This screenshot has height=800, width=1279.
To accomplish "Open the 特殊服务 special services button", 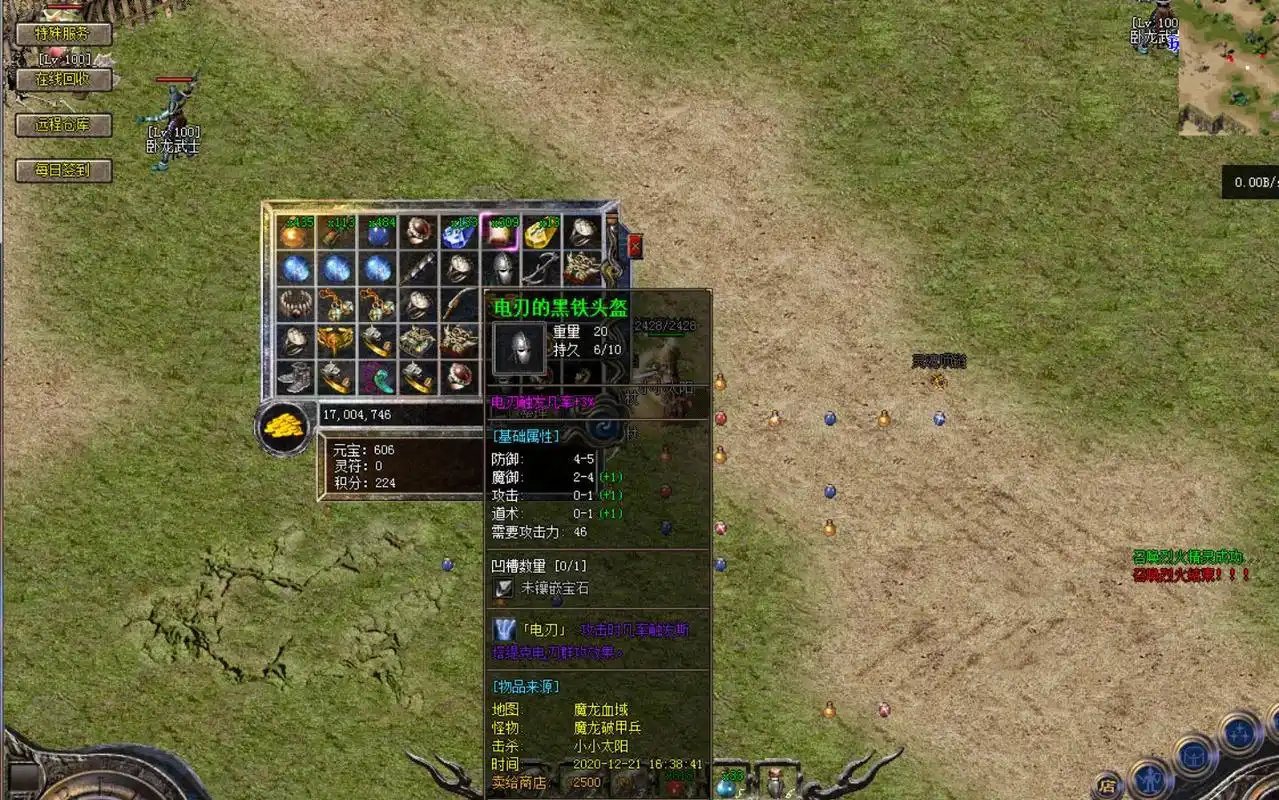I will (x=63, y=33).
